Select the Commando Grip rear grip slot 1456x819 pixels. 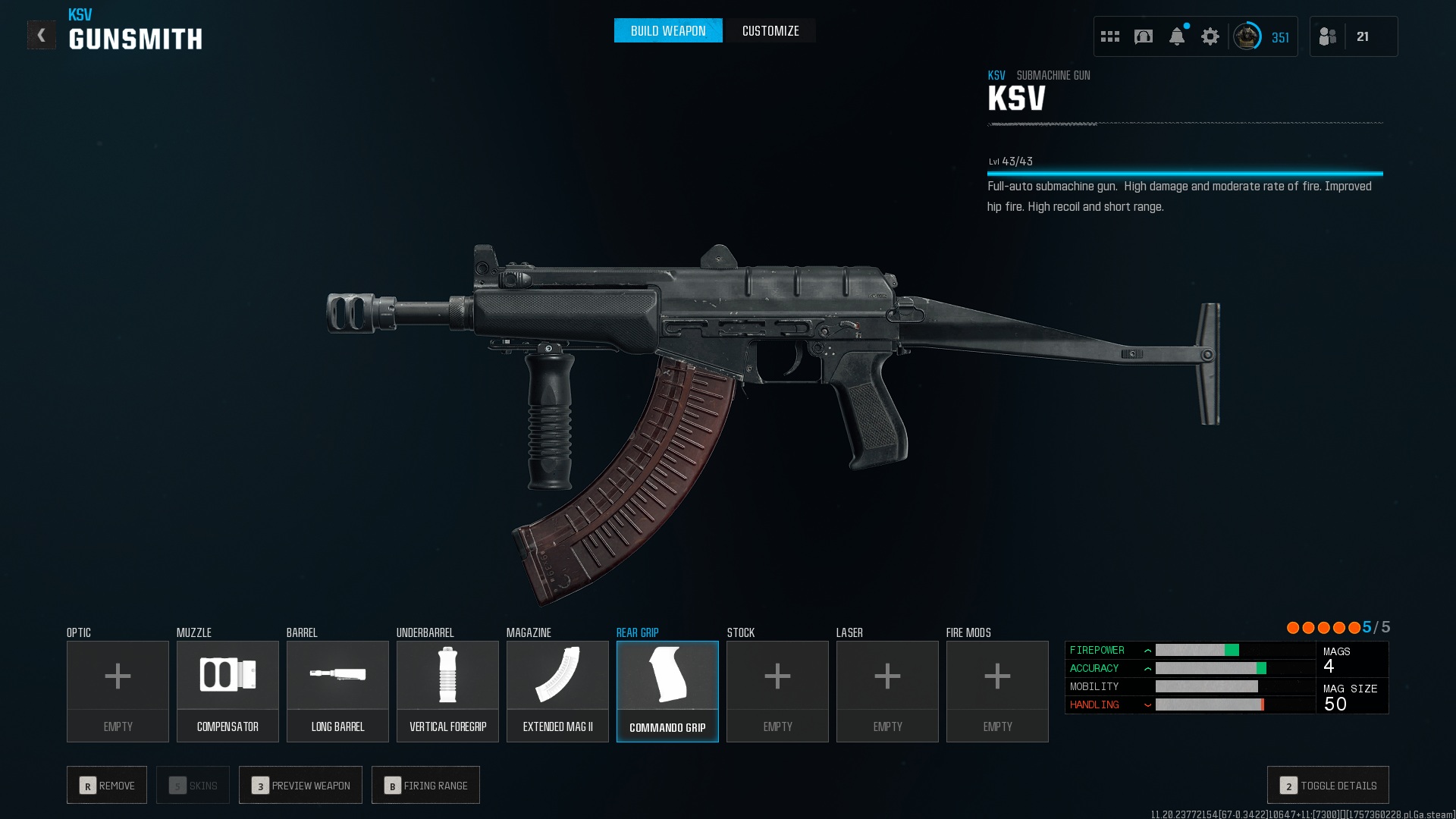click(667, 691)
